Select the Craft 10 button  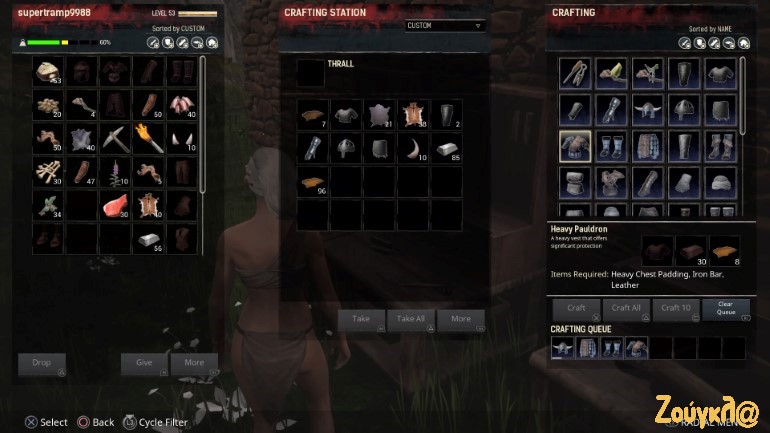[676, 309]
